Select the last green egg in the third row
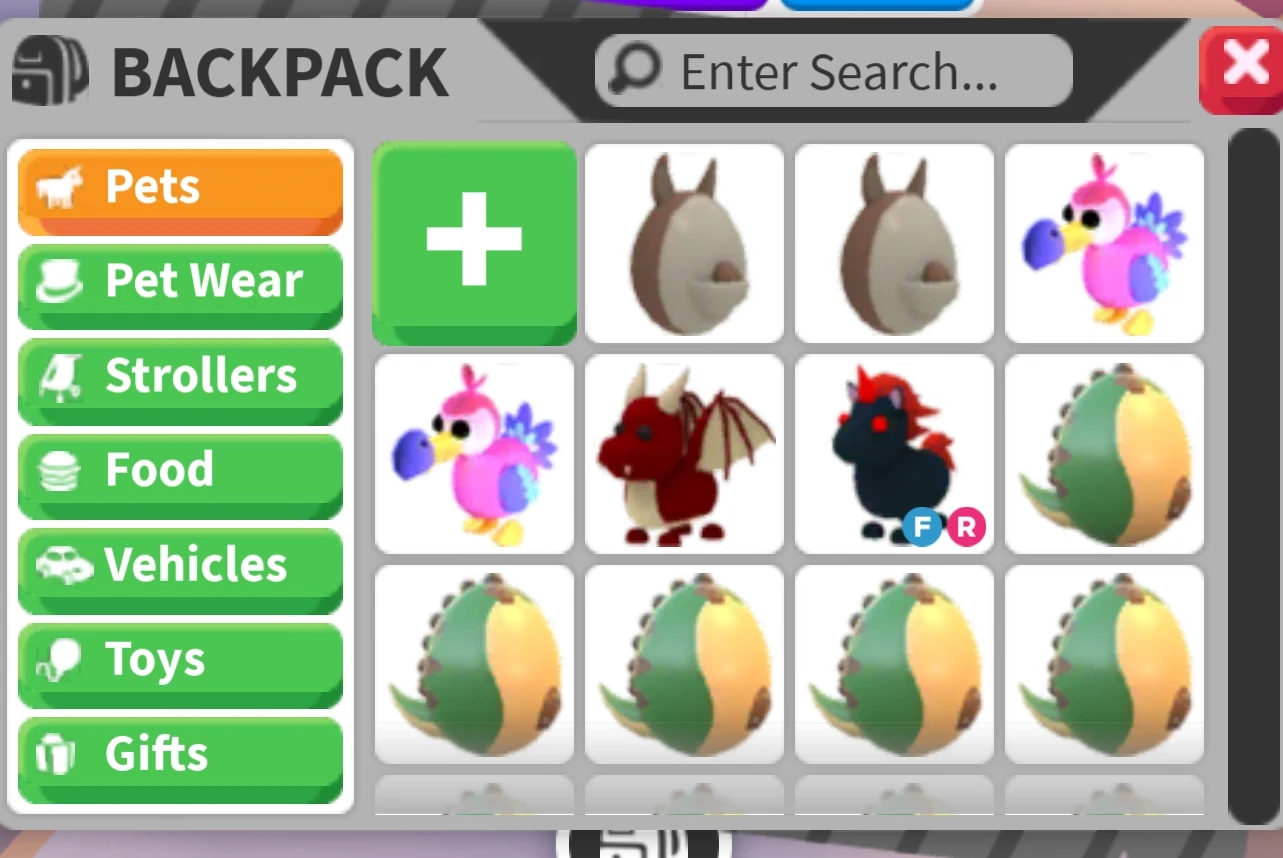Viewport: 1283px width, 858px height. point(1104,663)
